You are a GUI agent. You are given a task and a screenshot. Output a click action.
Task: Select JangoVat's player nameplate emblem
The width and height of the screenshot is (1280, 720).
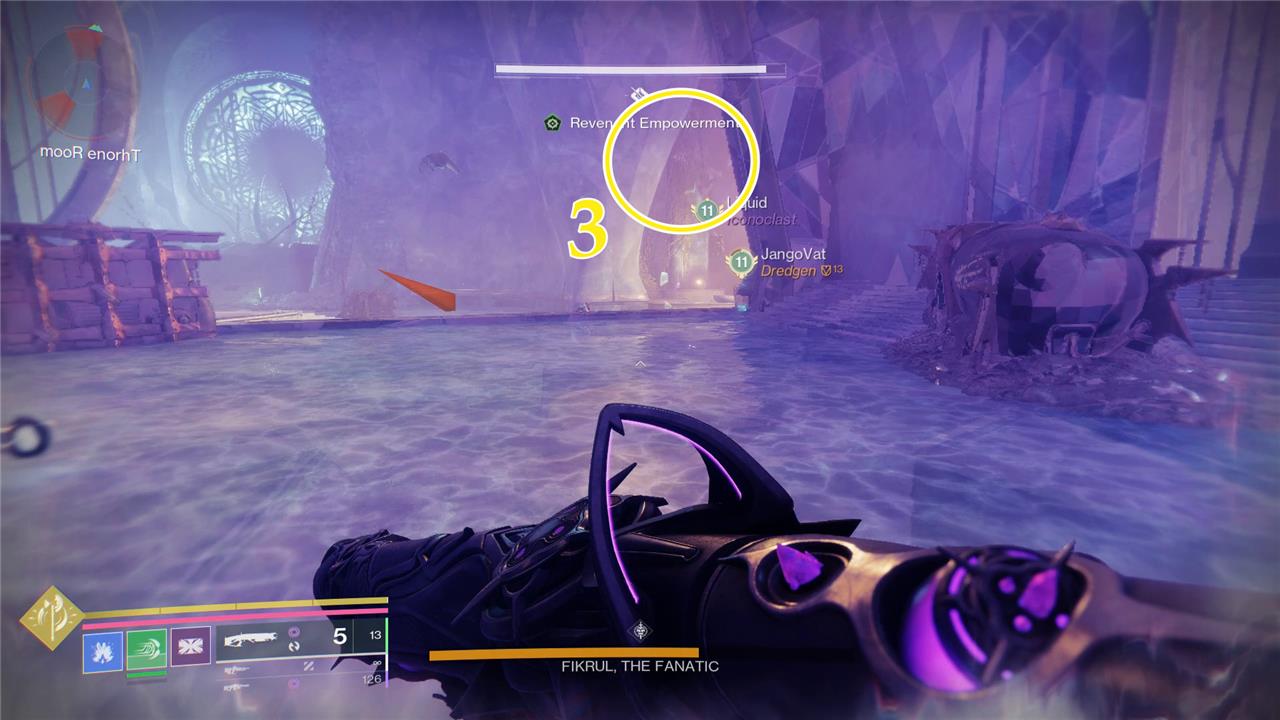coord(741,262)
